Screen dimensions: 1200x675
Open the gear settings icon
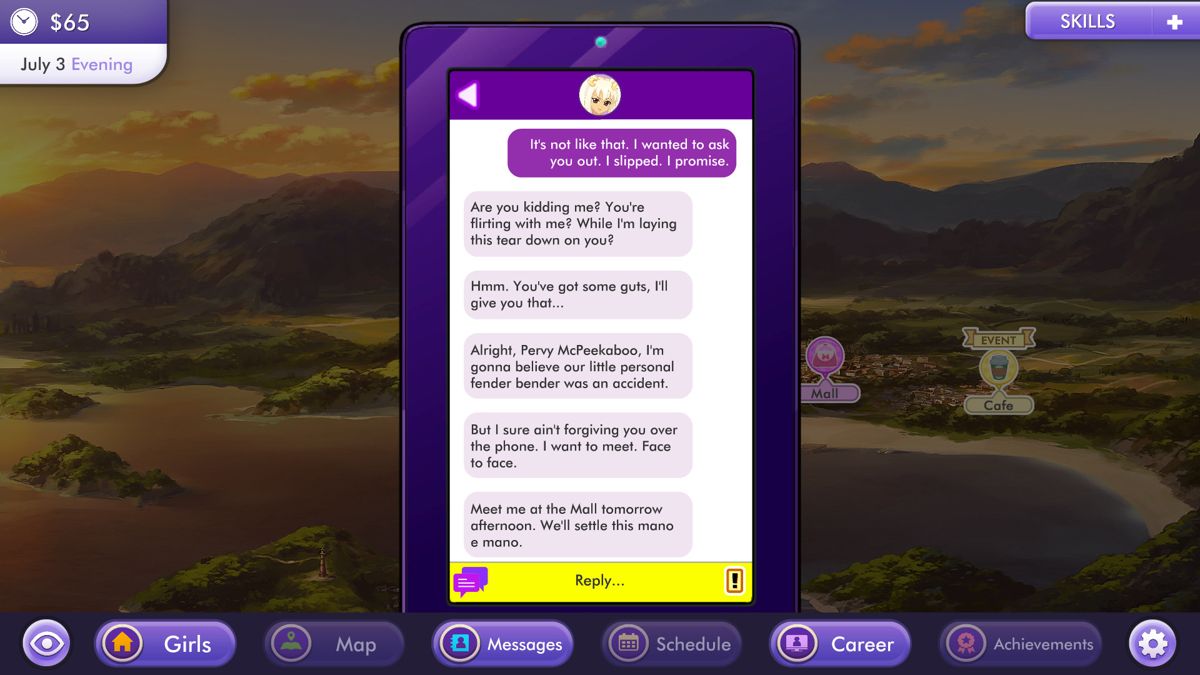tap(1152, 644)
